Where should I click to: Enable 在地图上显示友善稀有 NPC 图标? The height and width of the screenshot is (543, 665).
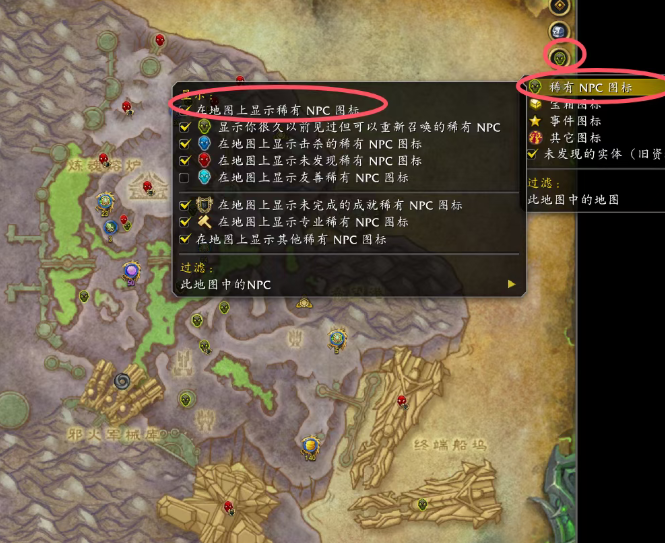coord(184,177)
